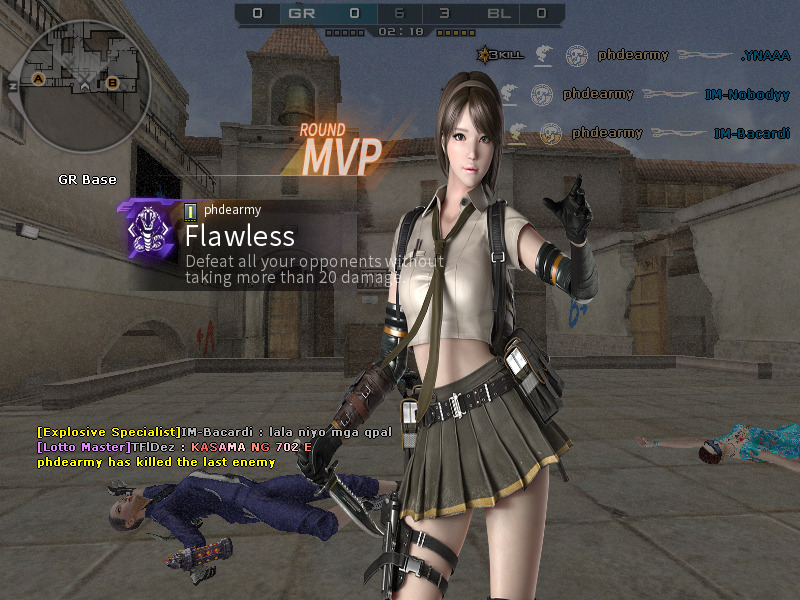
Task: Click TFlDez's chat message
Action: pyautogui.click(x=174, y=446)
